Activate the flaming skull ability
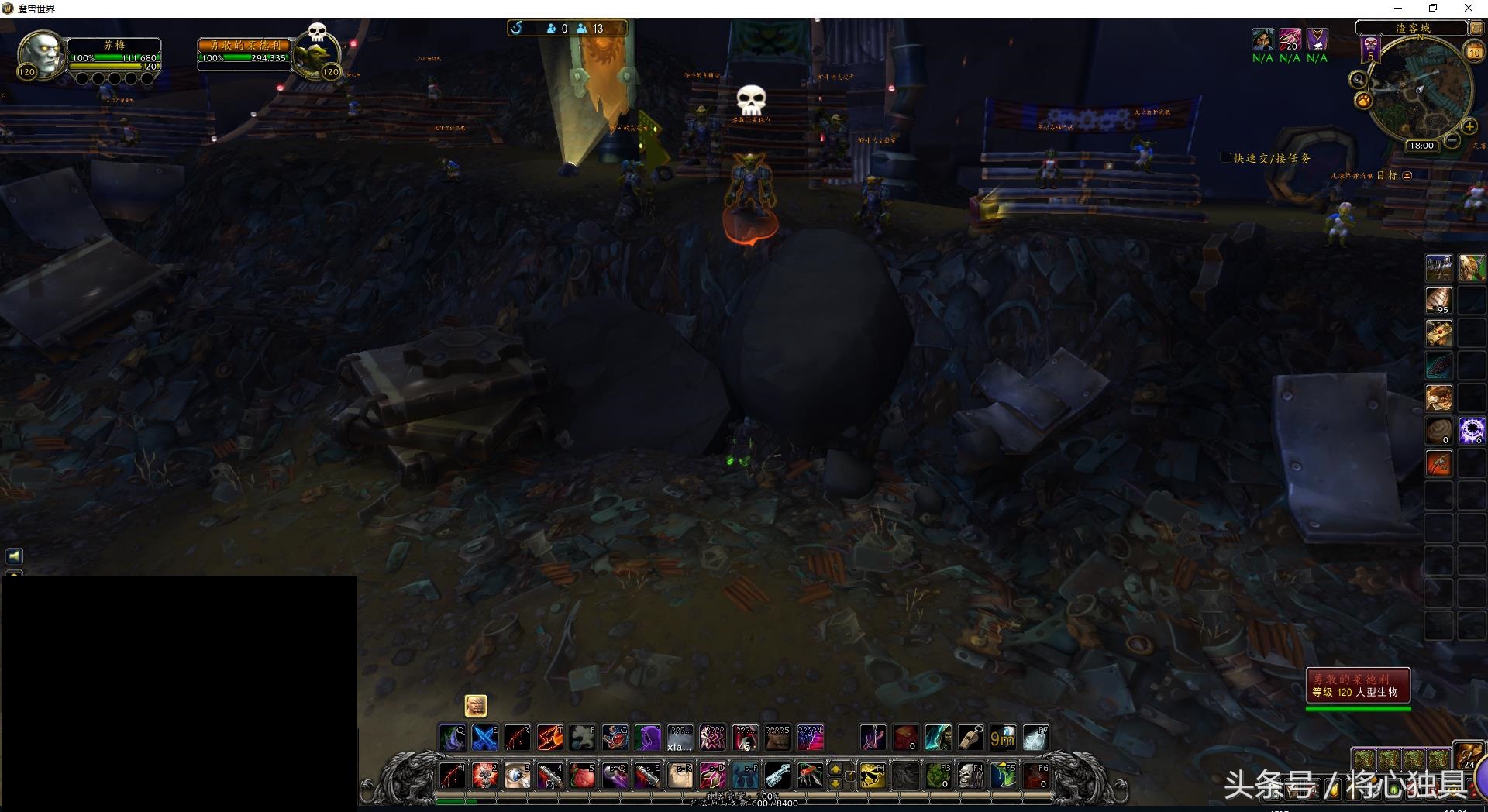Screen dimensions: 1488x812 tap(485, 776)
